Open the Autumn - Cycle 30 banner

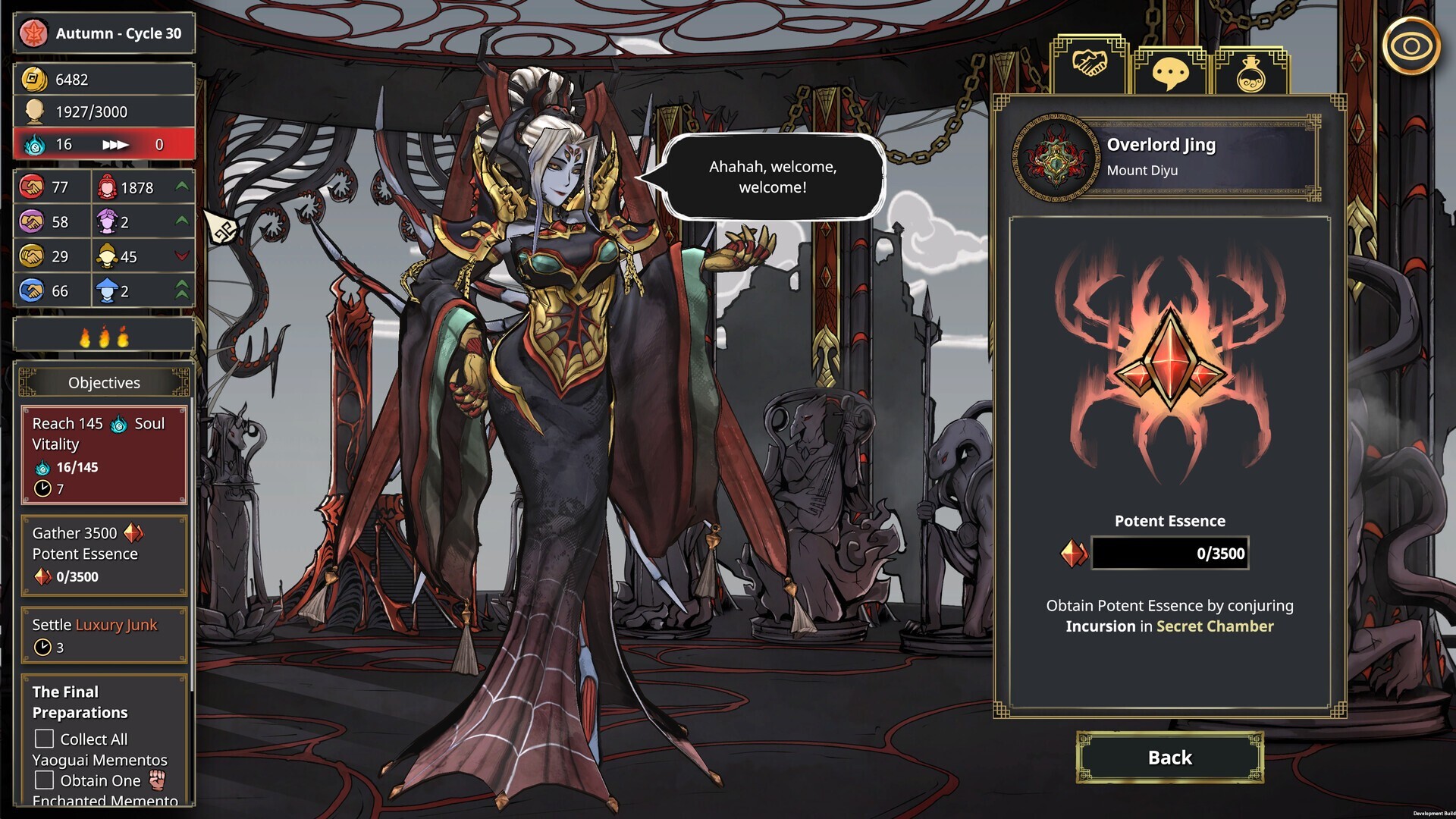(104, 33)
